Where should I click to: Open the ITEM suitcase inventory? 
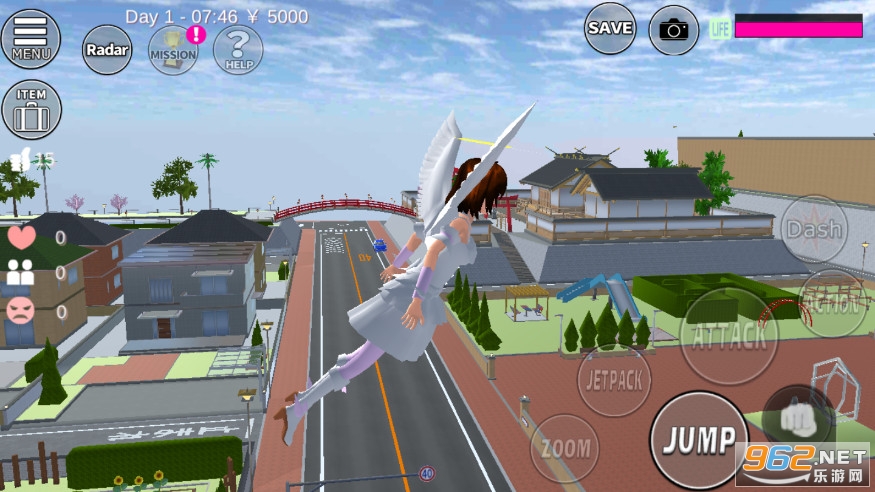31,109
